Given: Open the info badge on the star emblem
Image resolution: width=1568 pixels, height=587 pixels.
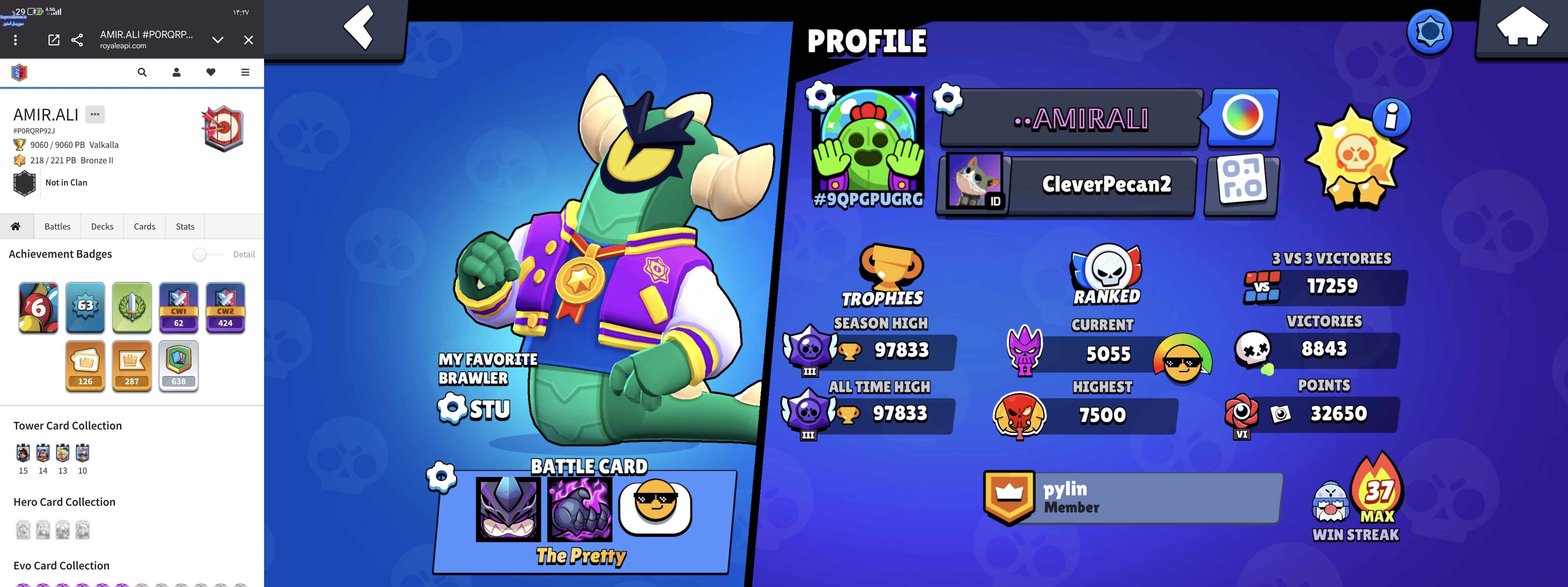Looking at the screenshot, I should [1391, 117].
